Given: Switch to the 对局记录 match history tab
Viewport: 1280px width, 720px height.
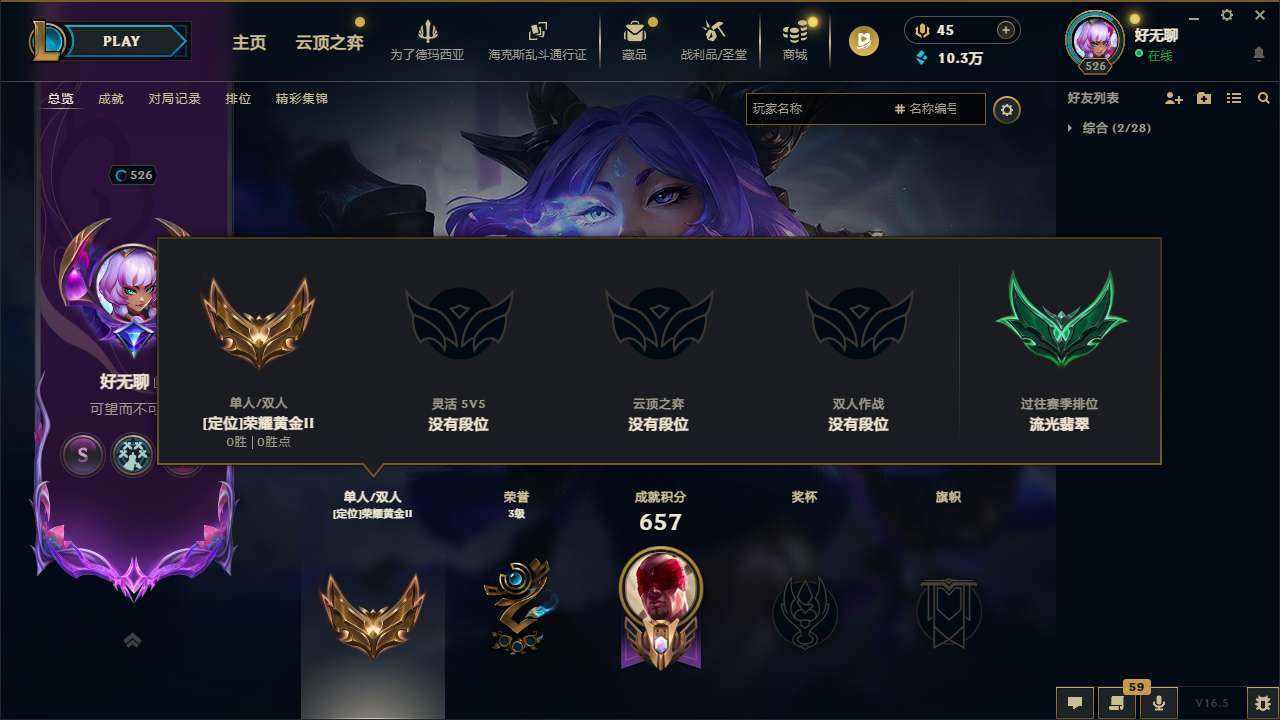Looking at the screenshot, I should [174, 98].
